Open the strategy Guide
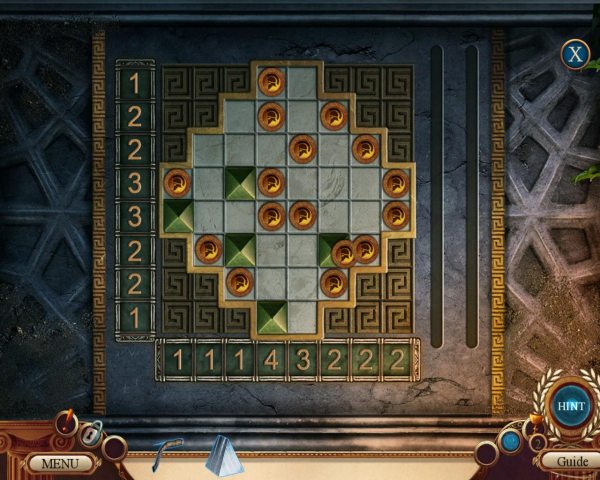This screenshot has height=480, width=600. [571, 462]
